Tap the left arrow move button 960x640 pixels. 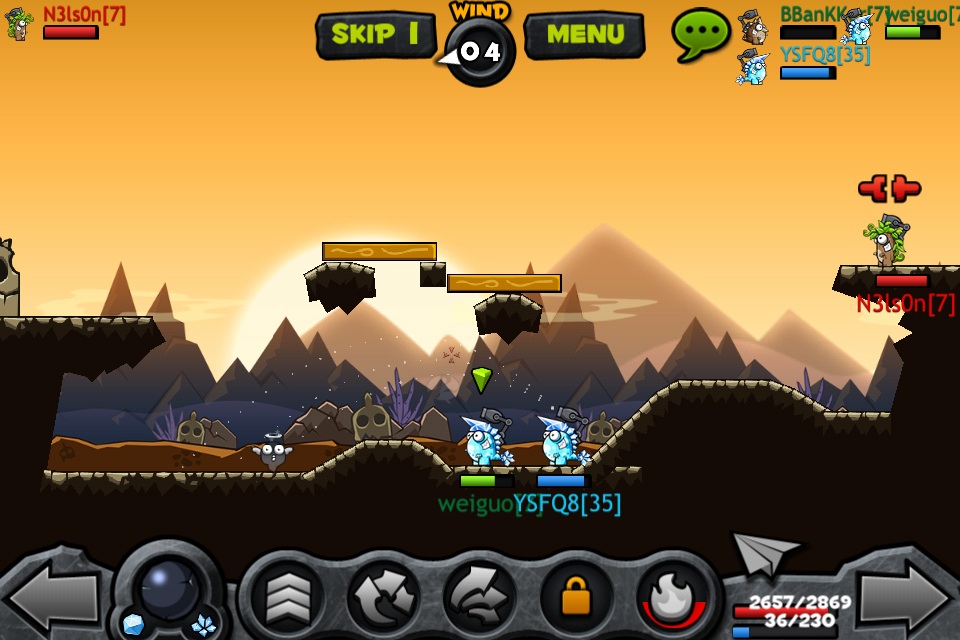pyautogui.click(x=53, y=598)
